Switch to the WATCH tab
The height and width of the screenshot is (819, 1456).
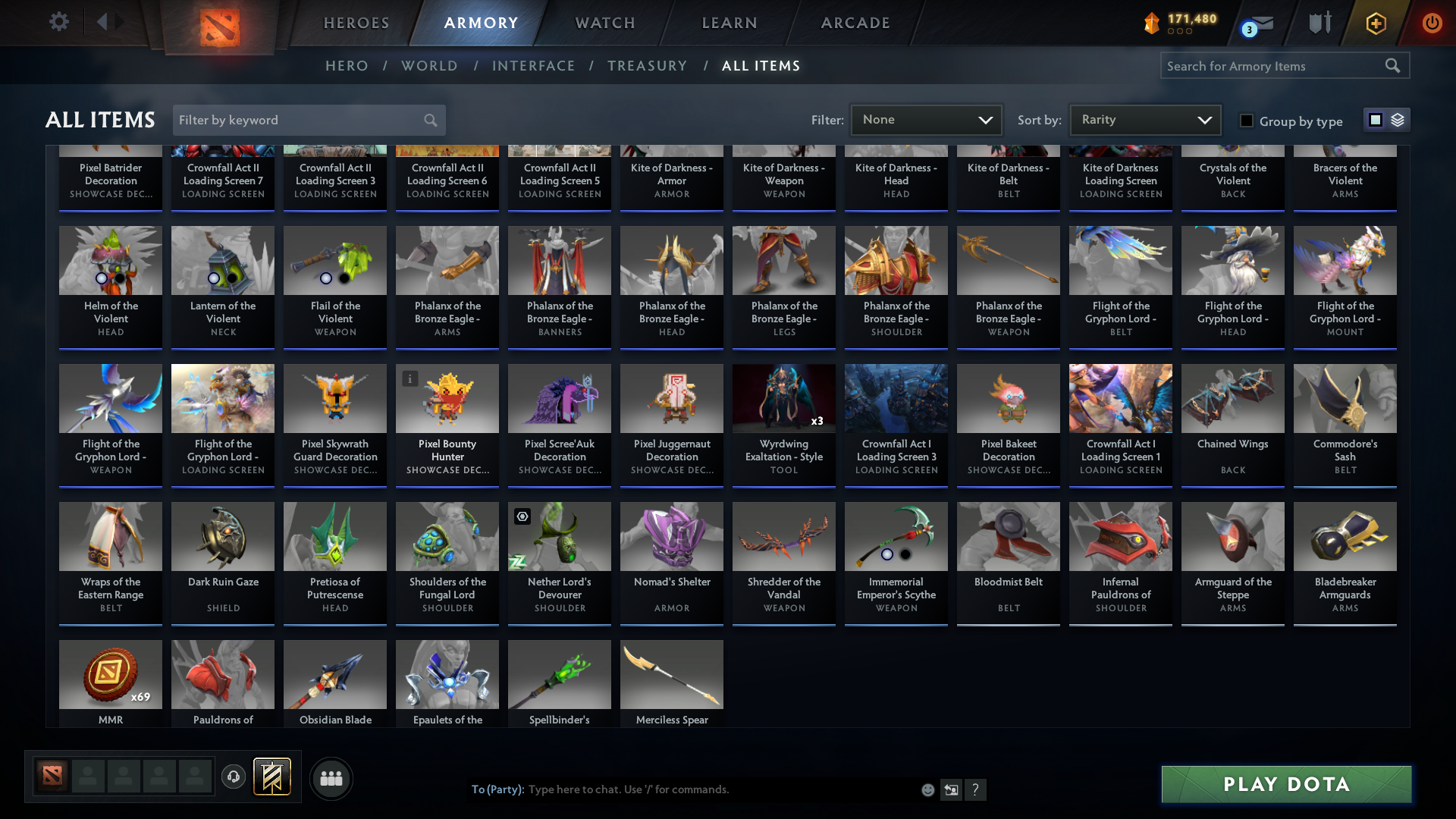coord(604,23)
